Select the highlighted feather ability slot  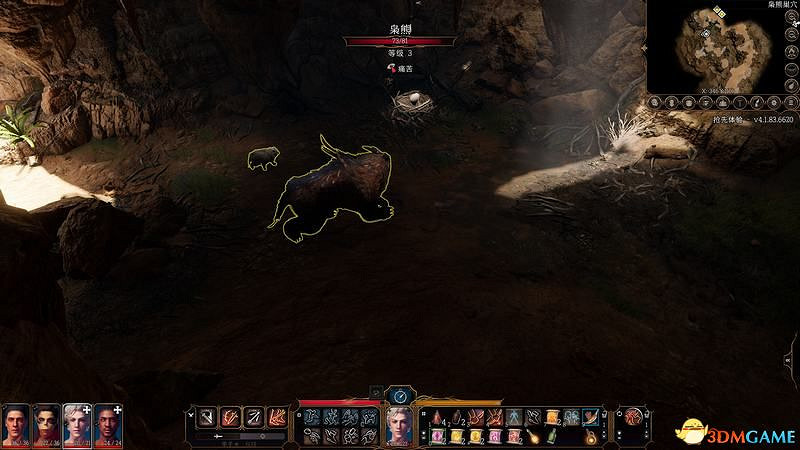pos(590,417)
